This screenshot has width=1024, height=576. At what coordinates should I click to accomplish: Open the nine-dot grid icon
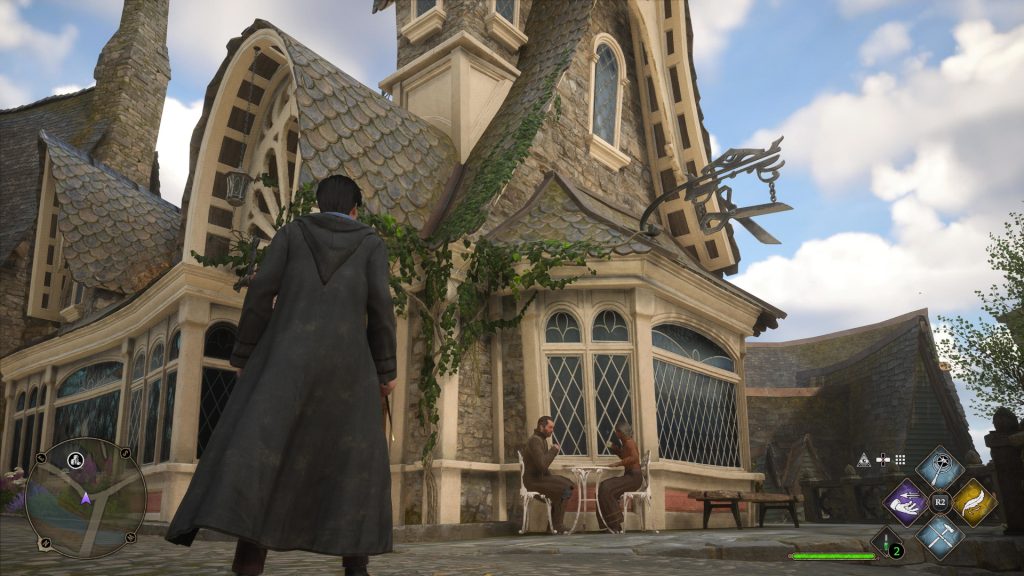(900, 460)
